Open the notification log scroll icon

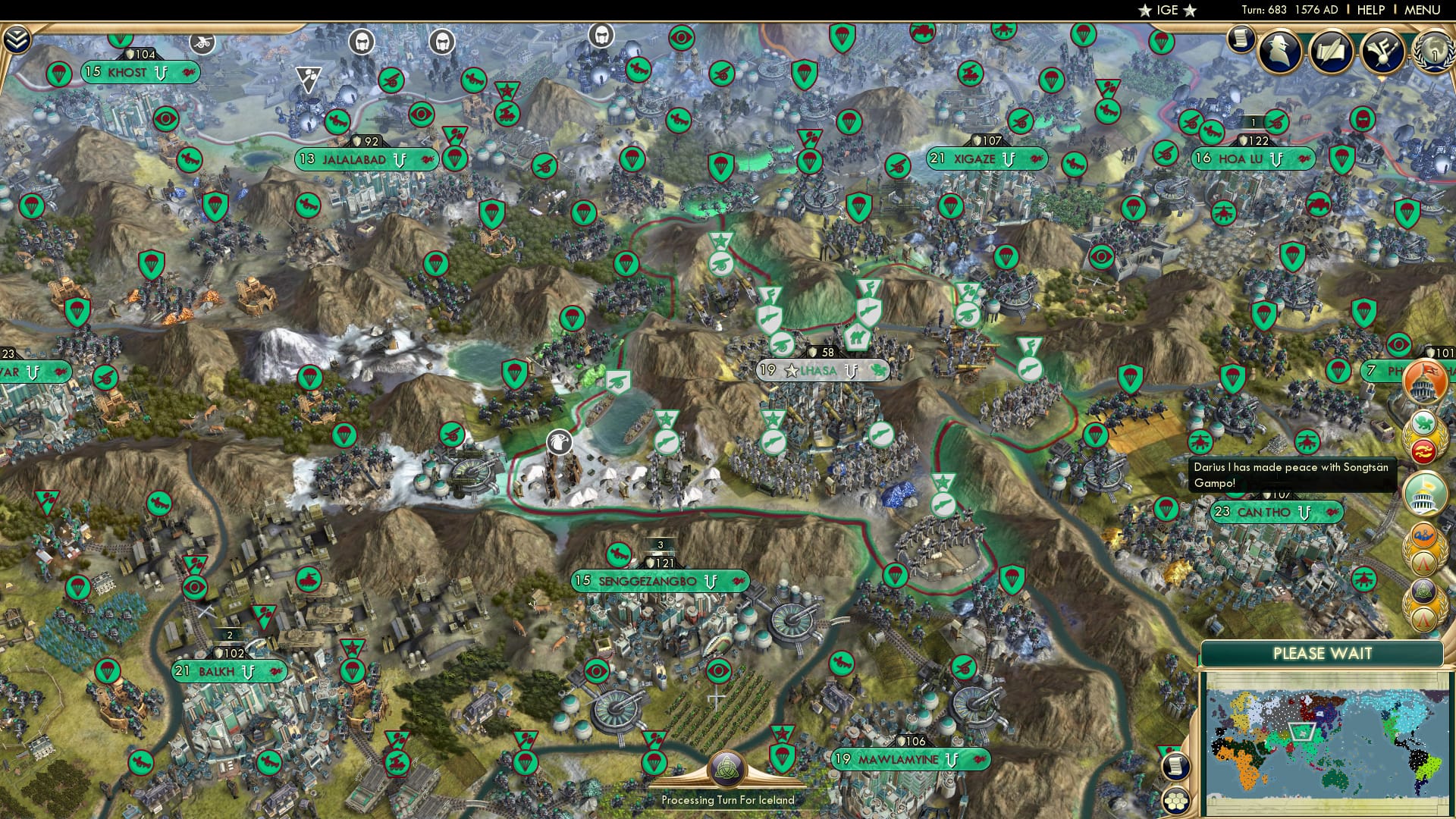(x=1241, y=39)
